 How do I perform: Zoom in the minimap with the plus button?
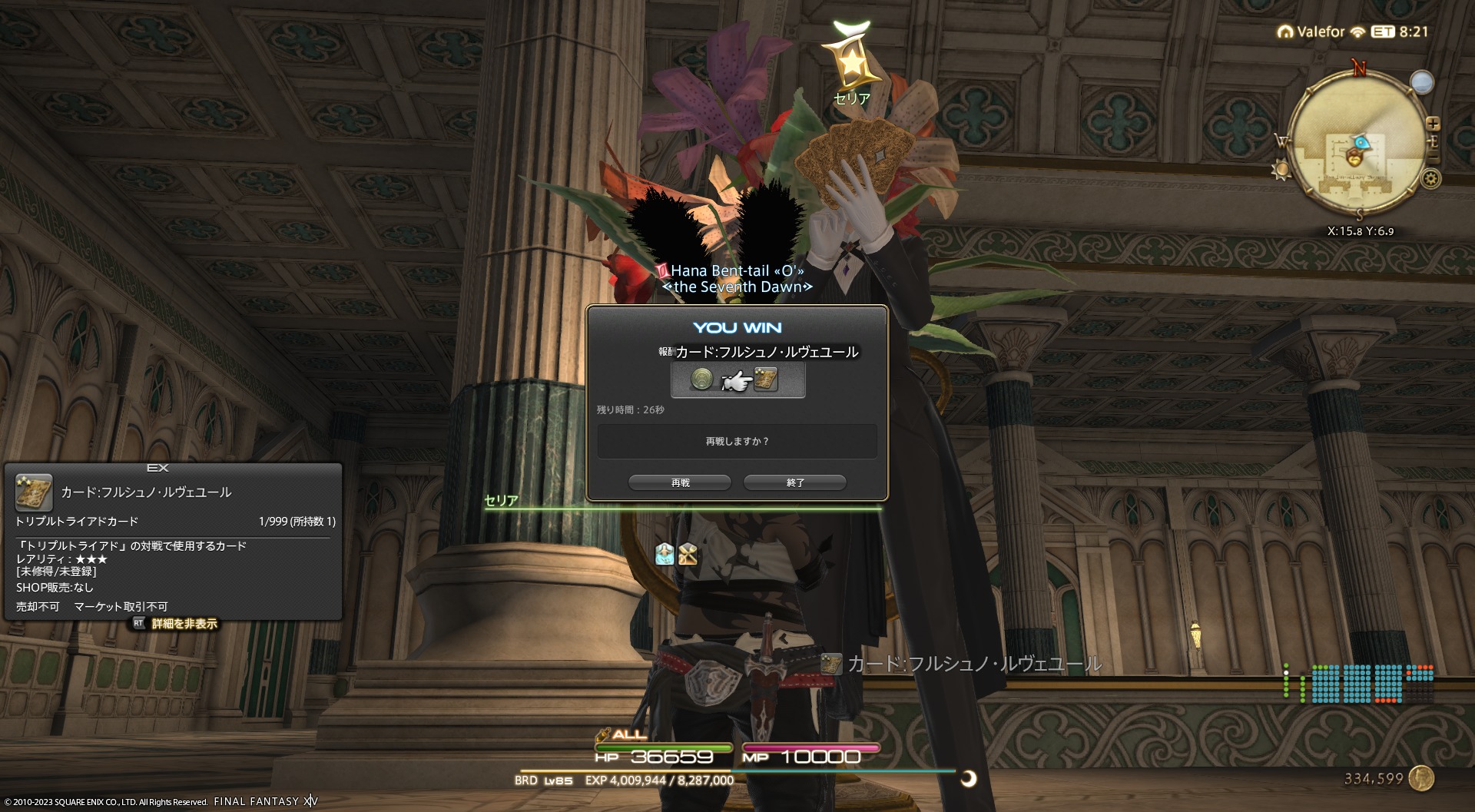click(x=1433, y=124)
